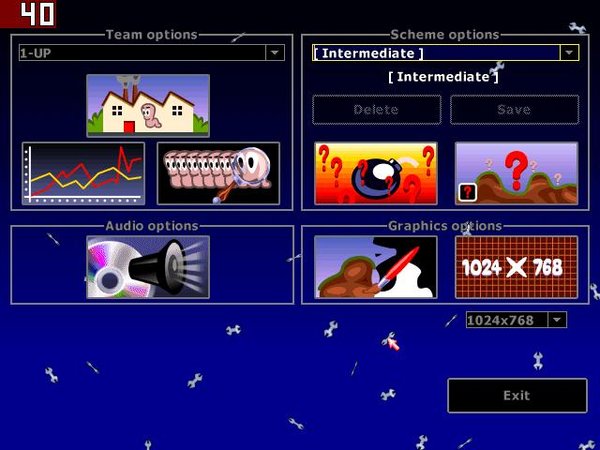This screenshot has height=450, width=600.
Task: Open the bomb weapon options picture
Action: (x=376, y=173)
